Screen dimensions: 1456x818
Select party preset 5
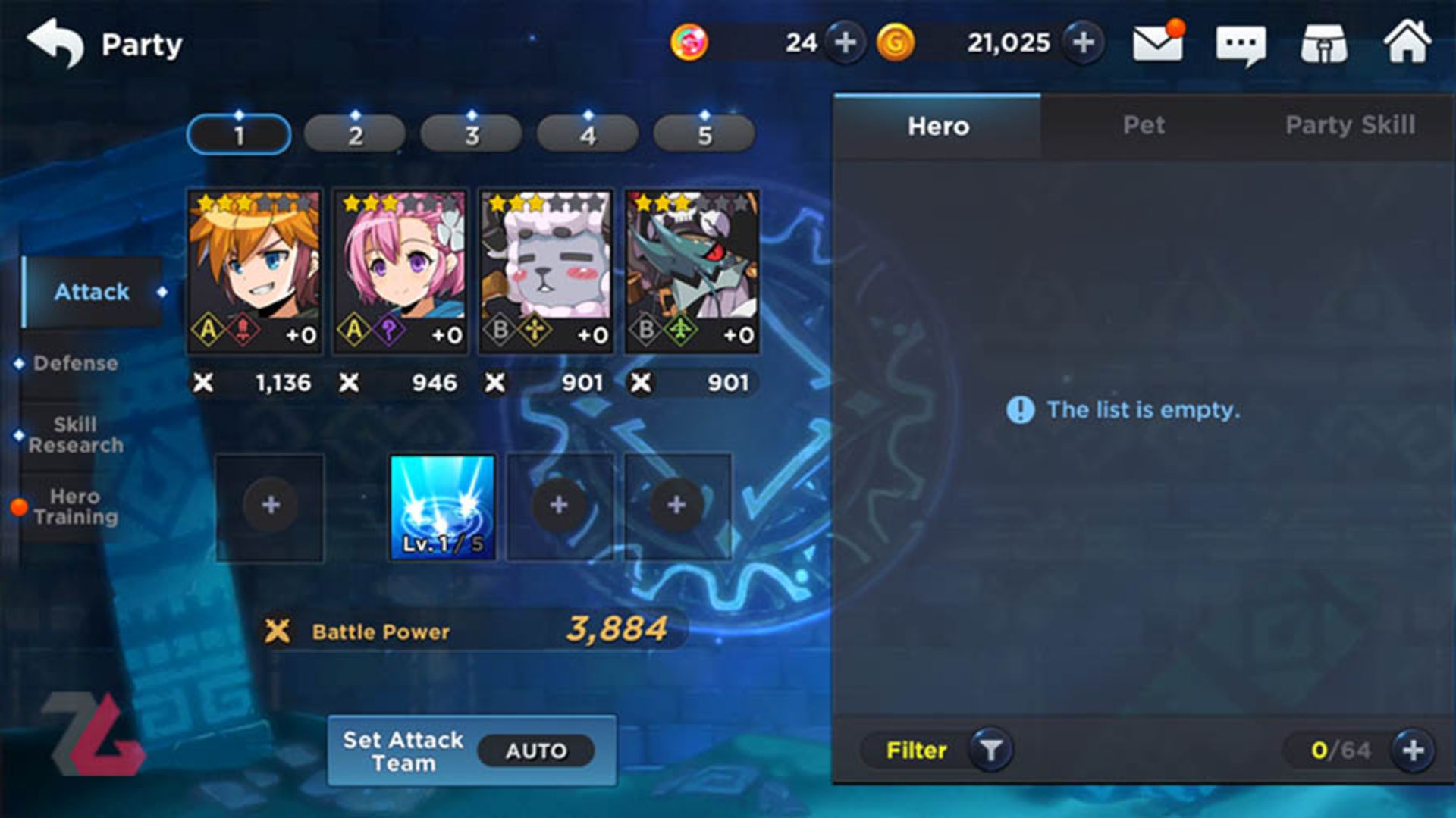pyautogui.click(x=704, y=135)
